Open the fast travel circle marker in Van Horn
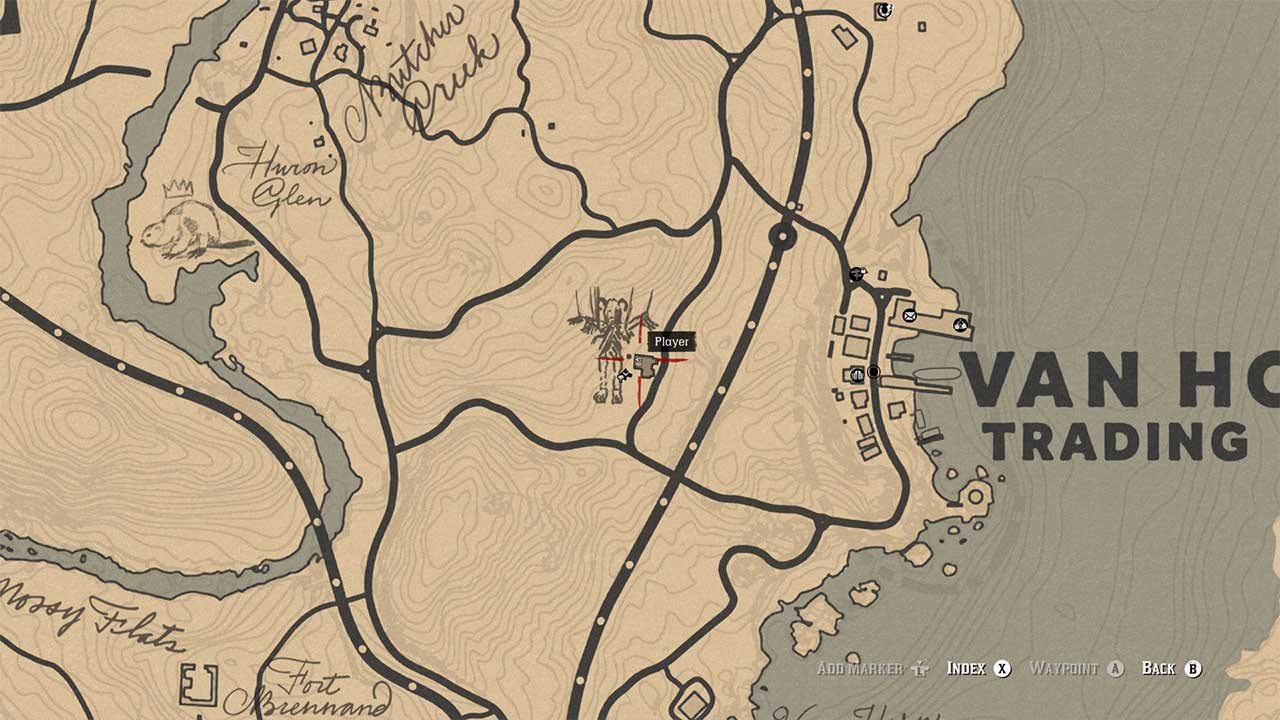The width and height of the screenshot is (1280, 720). tap(874, 371)
